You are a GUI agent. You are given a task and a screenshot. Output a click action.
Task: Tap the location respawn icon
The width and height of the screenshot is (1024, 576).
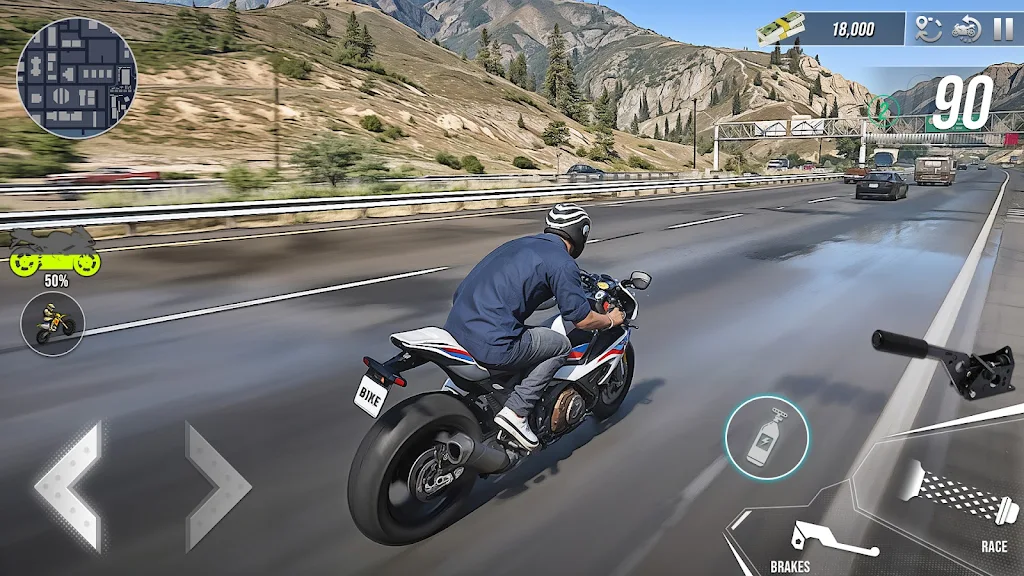coord(930,29)
